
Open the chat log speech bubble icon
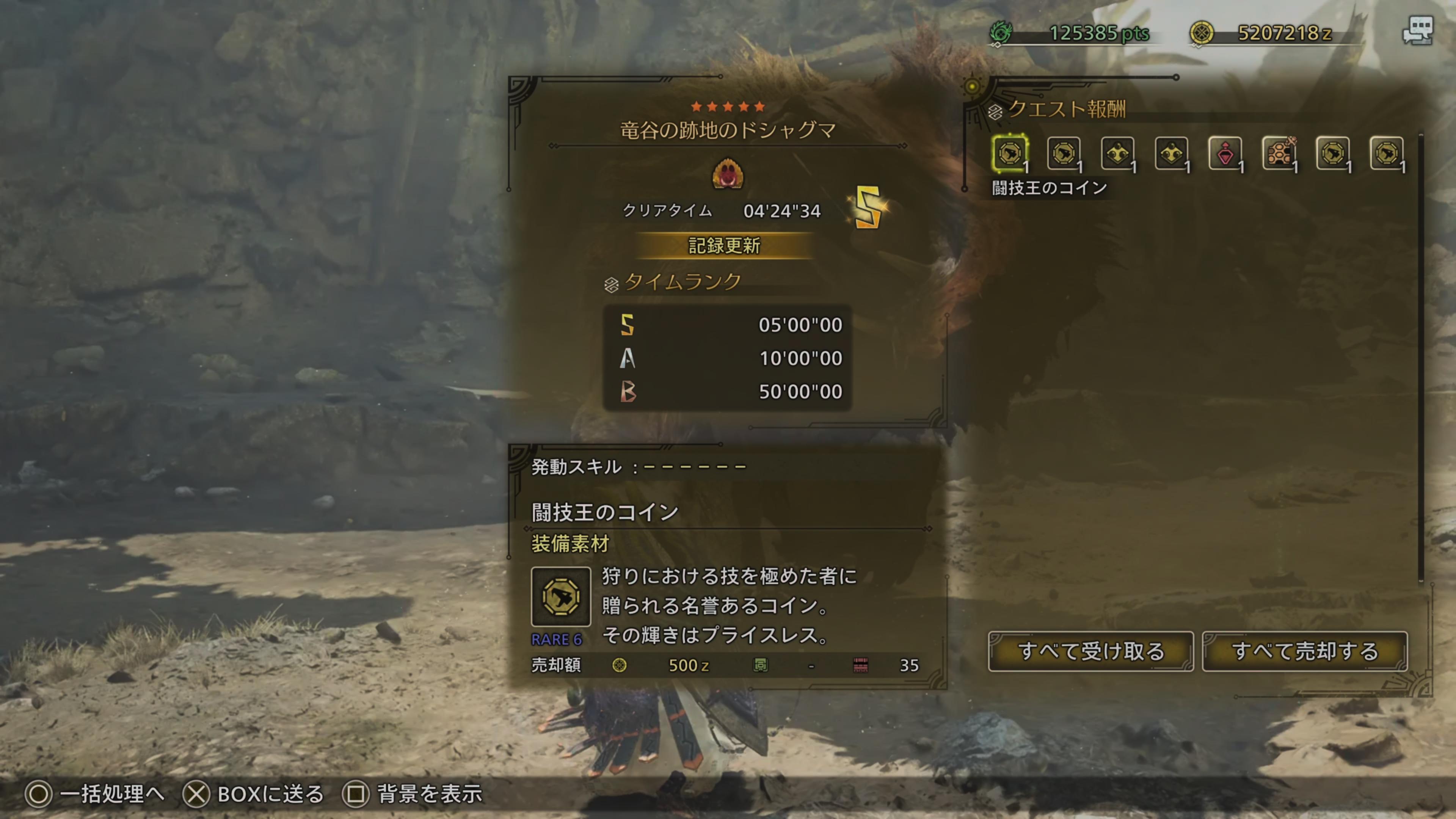(1418, 30)
